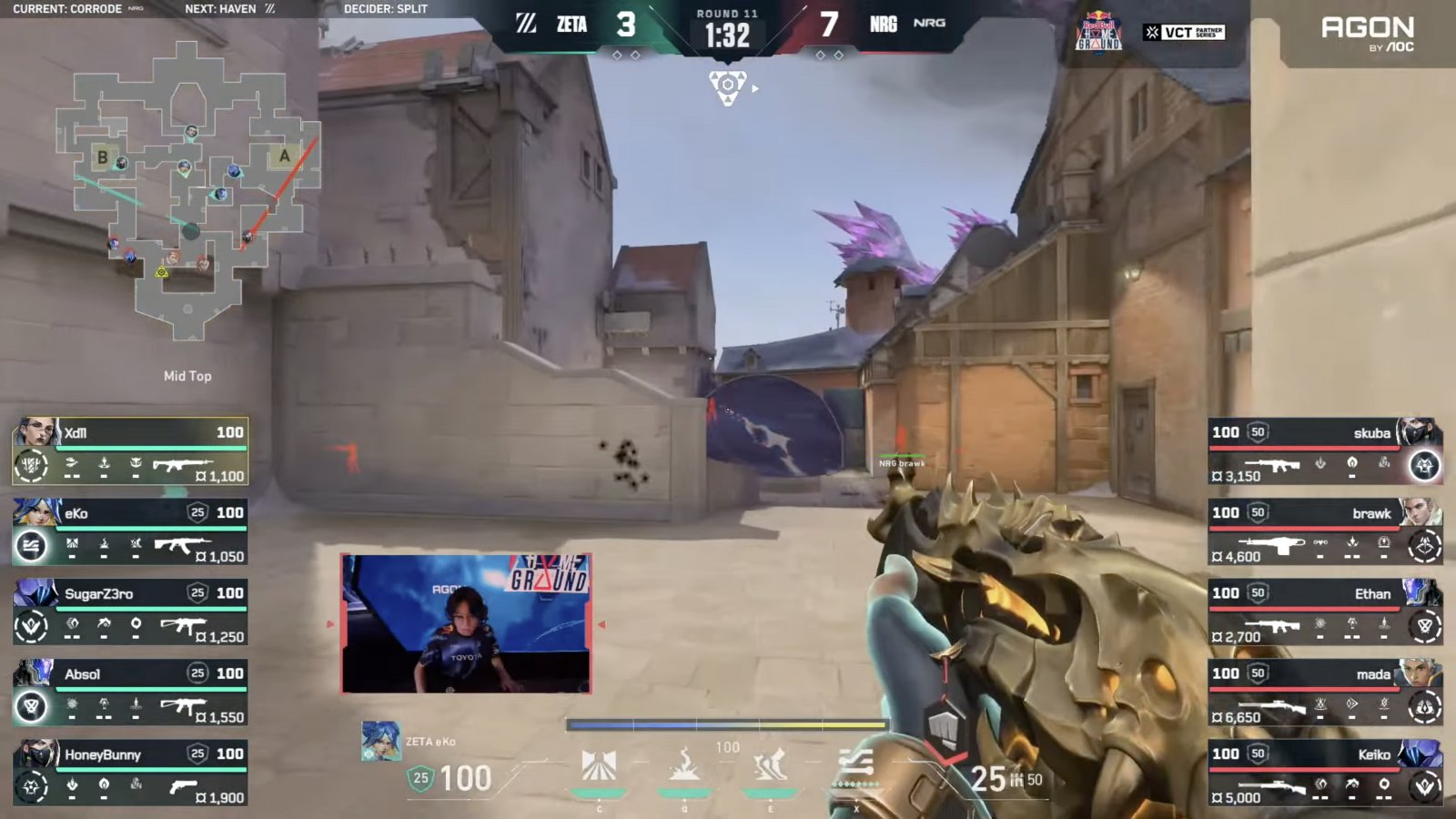The image size is (1456, 819).
Task: Activate eKo's ultimate ability icon
Action: (855, 766)
